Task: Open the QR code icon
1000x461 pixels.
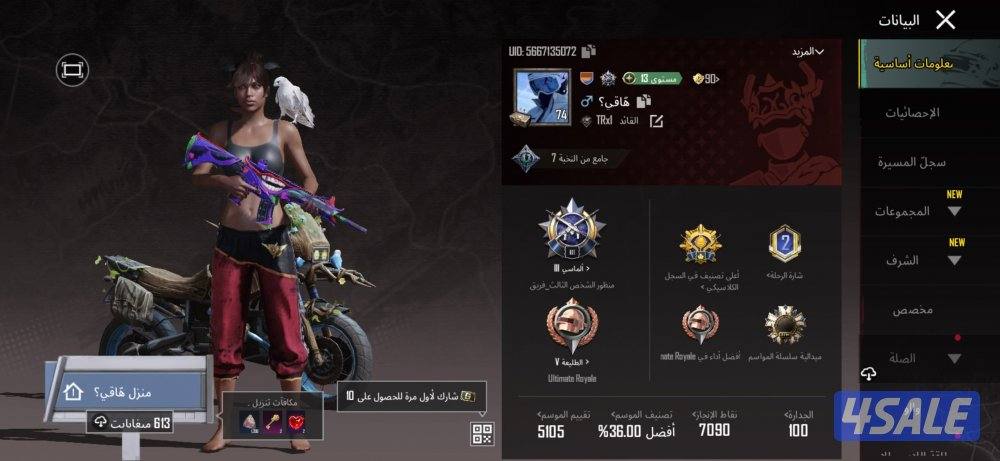Action: tap(482, 433)
